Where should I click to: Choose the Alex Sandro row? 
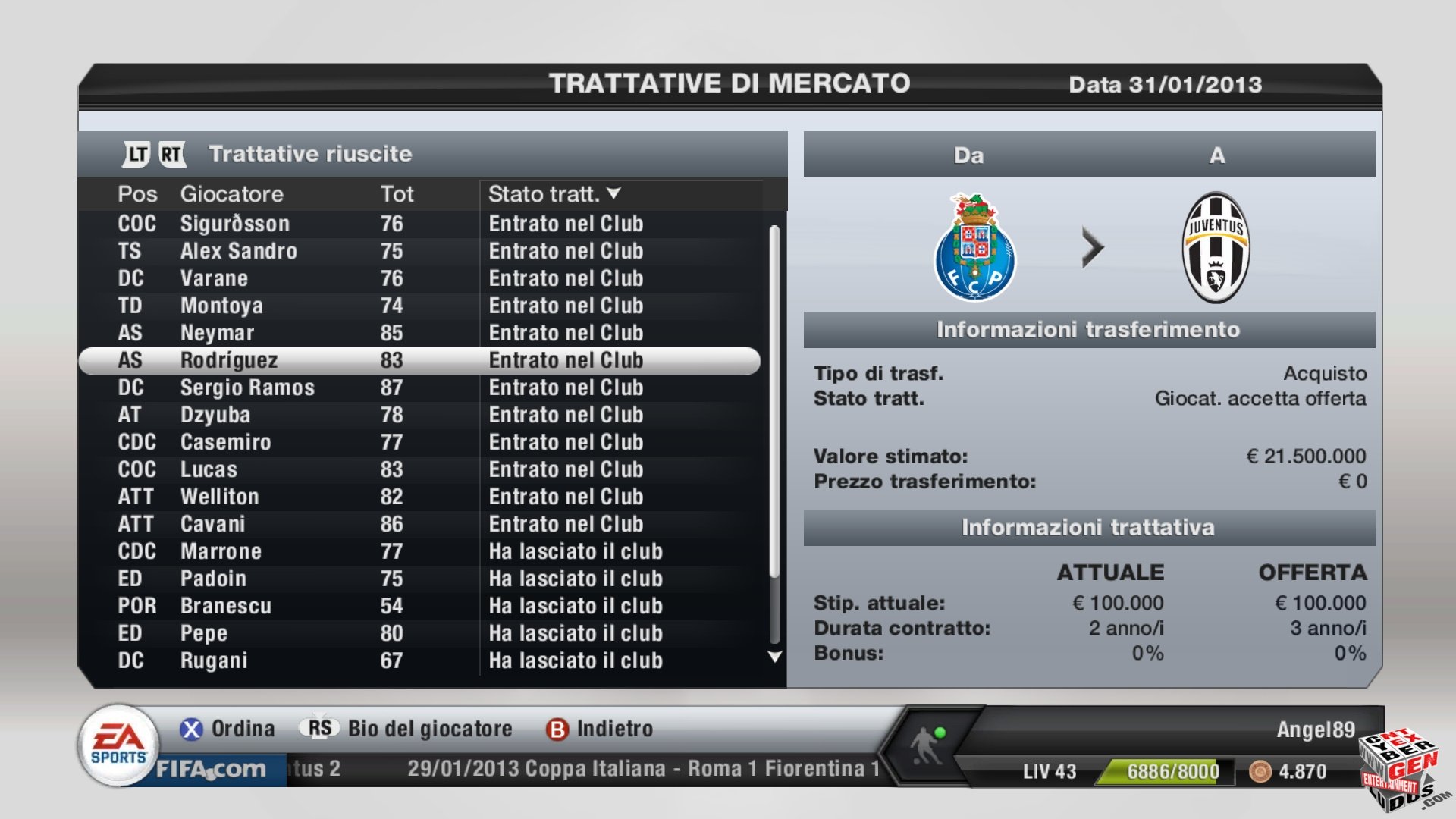coord(238,251)
